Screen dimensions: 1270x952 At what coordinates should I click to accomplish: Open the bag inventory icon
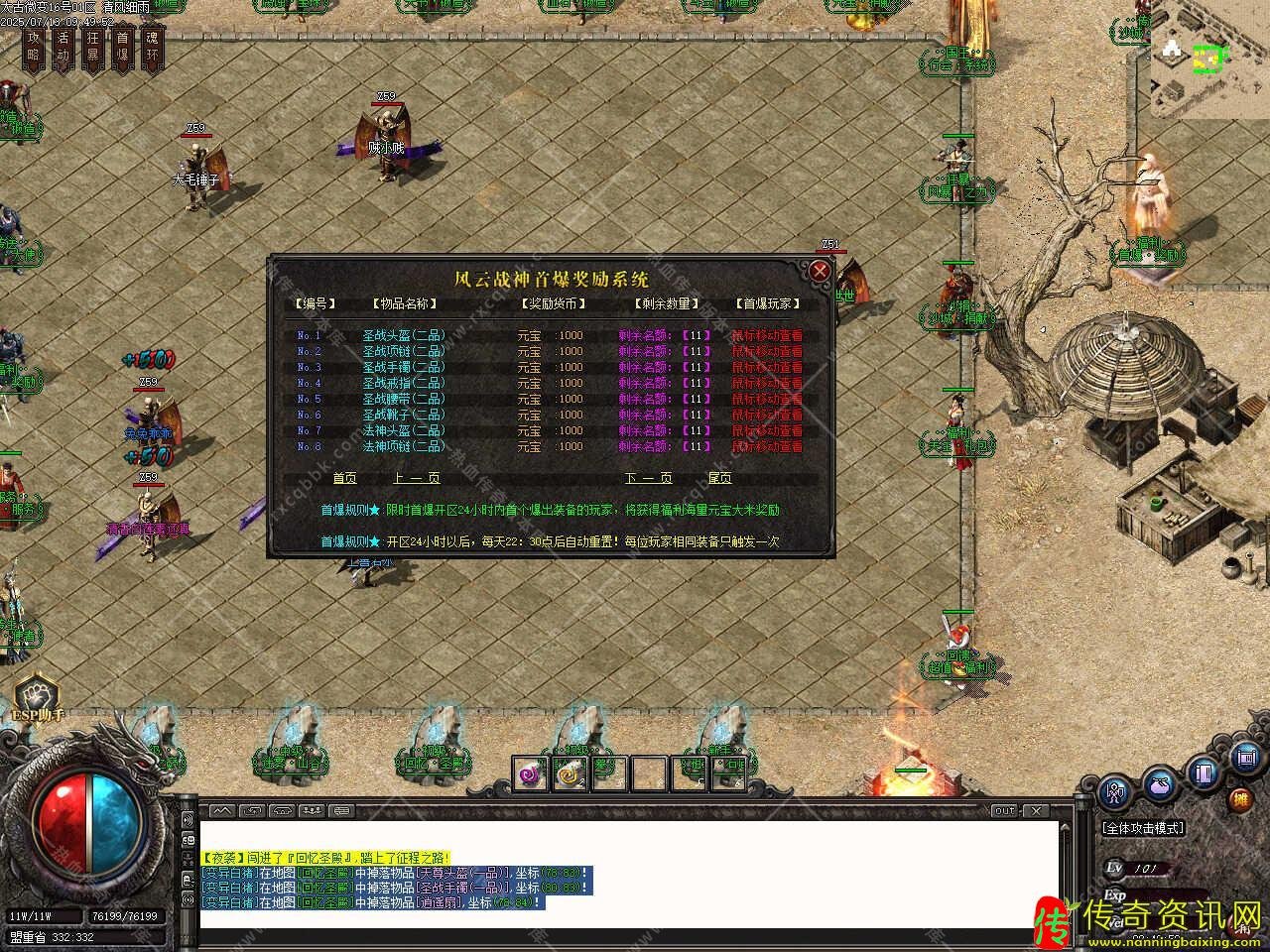click(1160, 784)
